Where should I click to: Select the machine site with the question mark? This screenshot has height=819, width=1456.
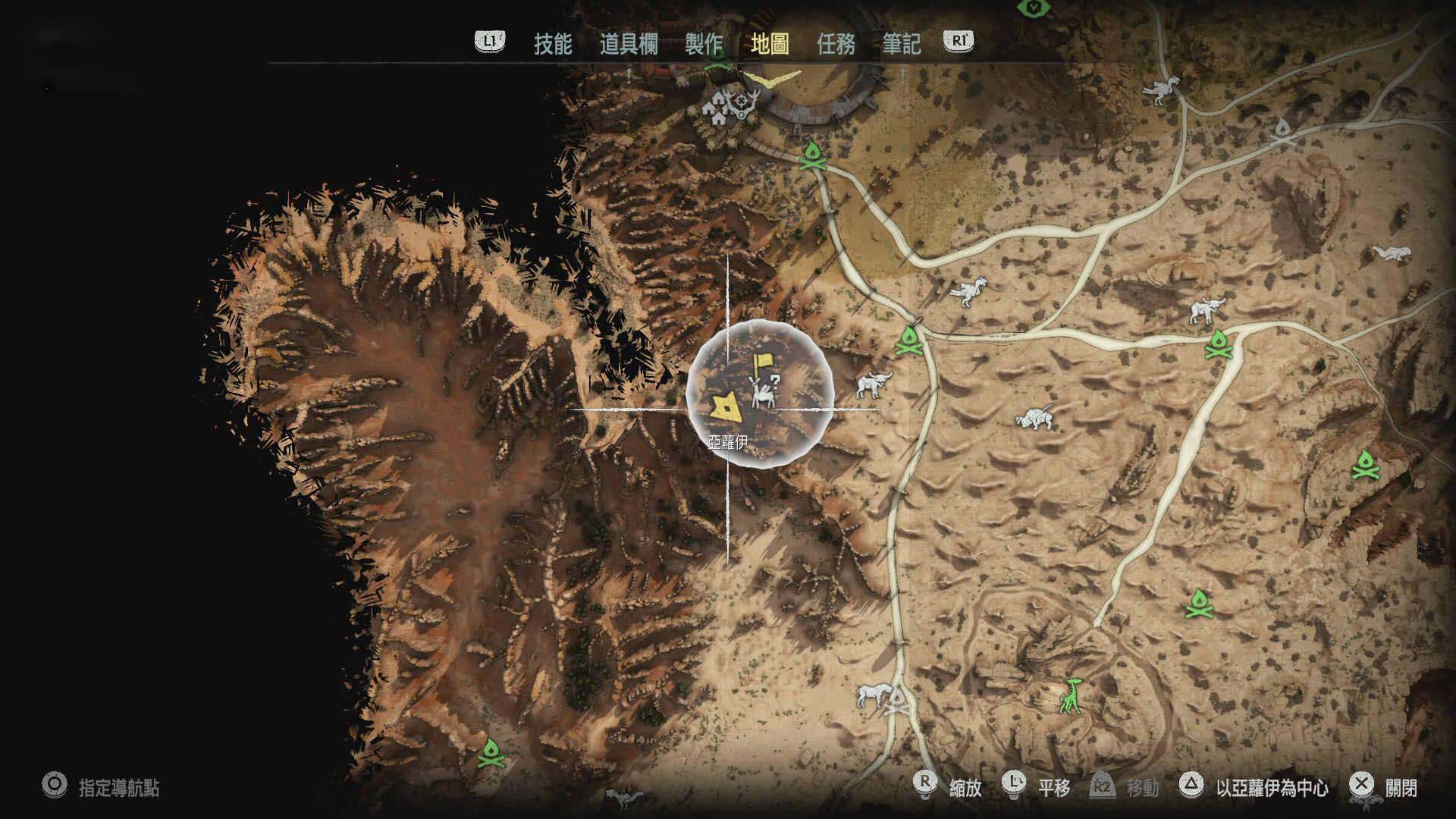(764, 393)
